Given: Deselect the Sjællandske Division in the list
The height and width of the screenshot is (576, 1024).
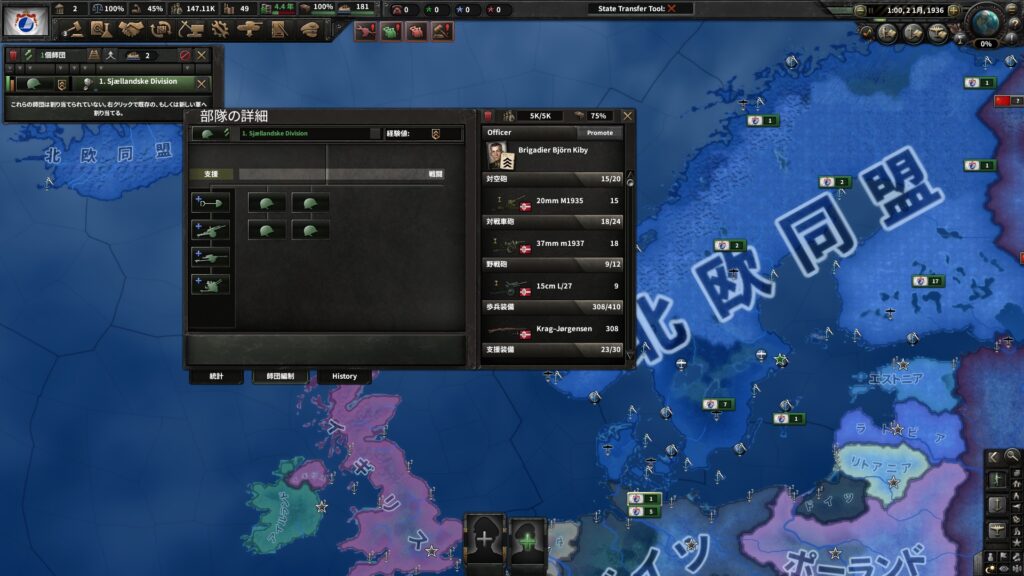Looking at the screenshot, I should click(201, 84).
